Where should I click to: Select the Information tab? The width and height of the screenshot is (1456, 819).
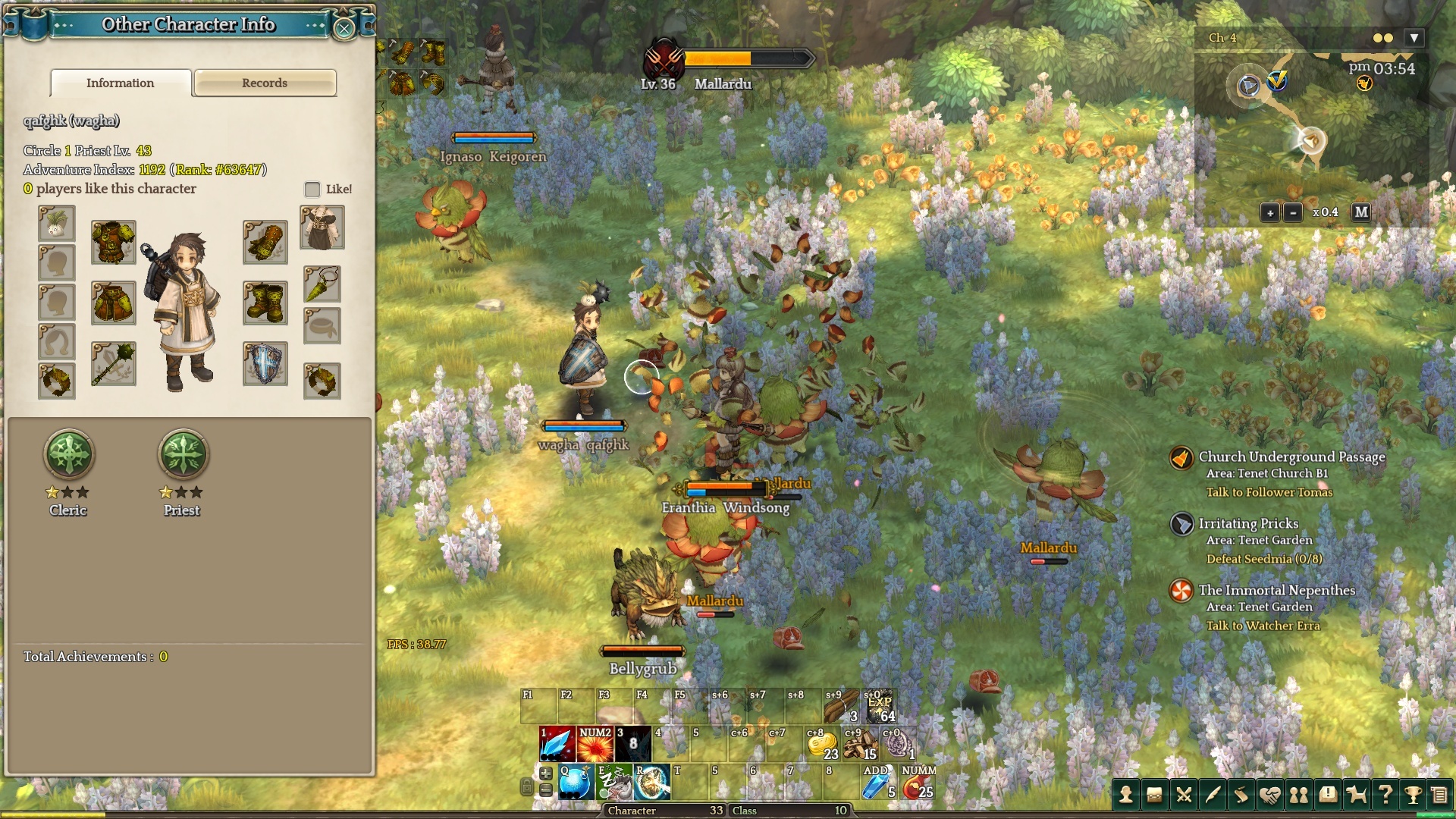click(121, 83)
